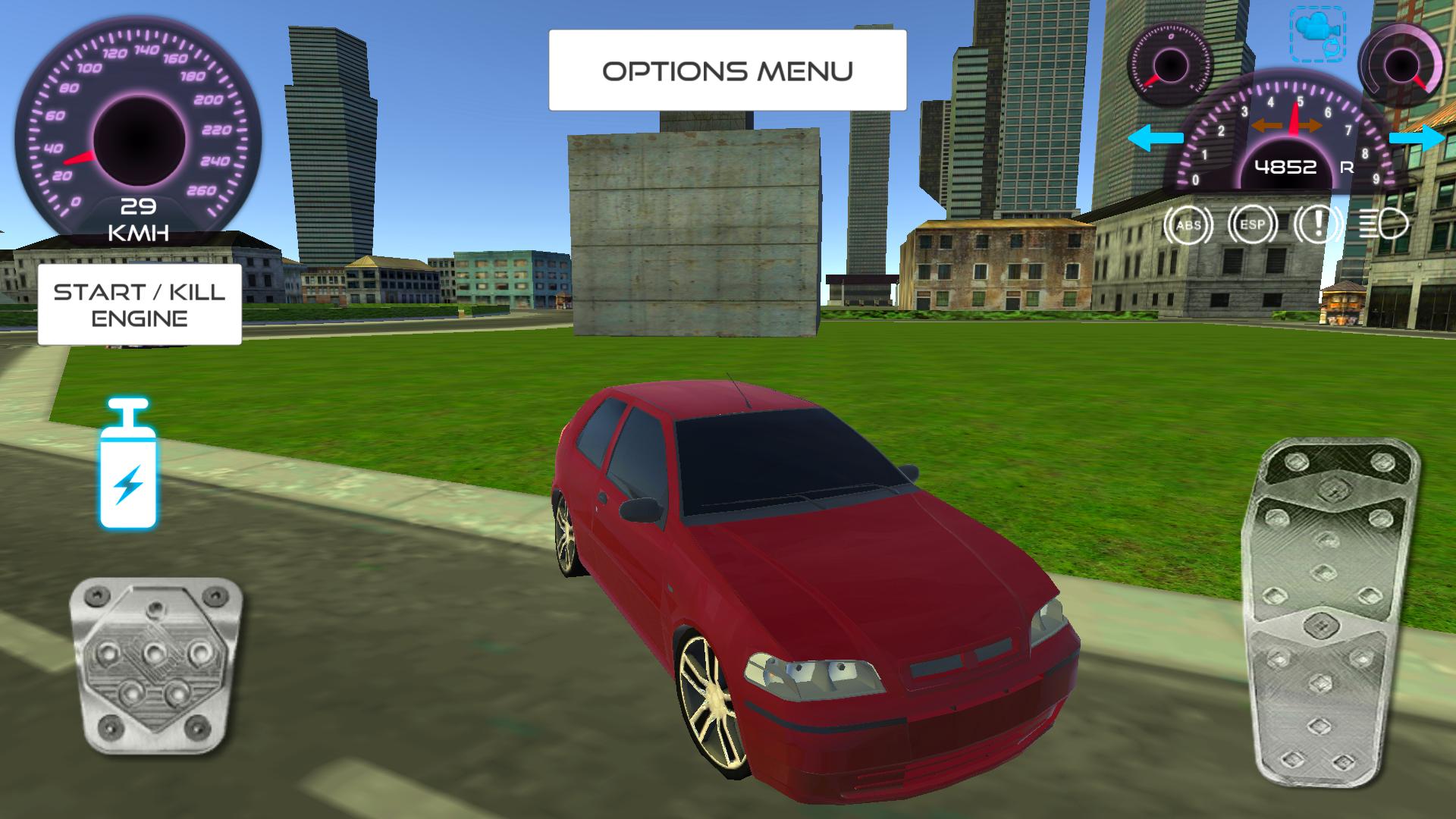
Task: Enable the left blue turn signal arrow
Action: click(1156, 137)
